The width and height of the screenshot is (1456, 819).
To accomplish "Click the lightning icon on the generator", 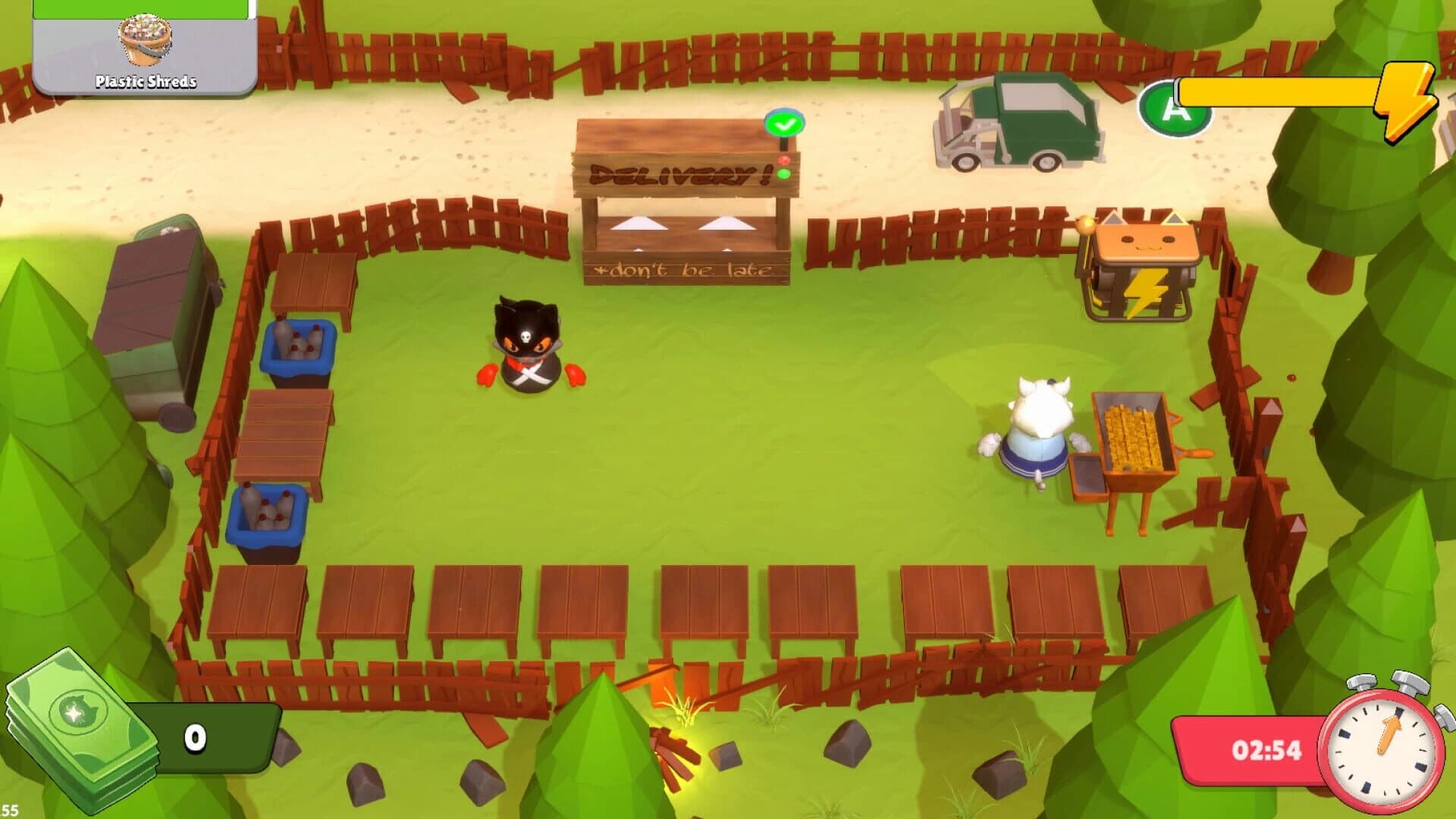I will pyautogui.click(x=1145, y=290).
